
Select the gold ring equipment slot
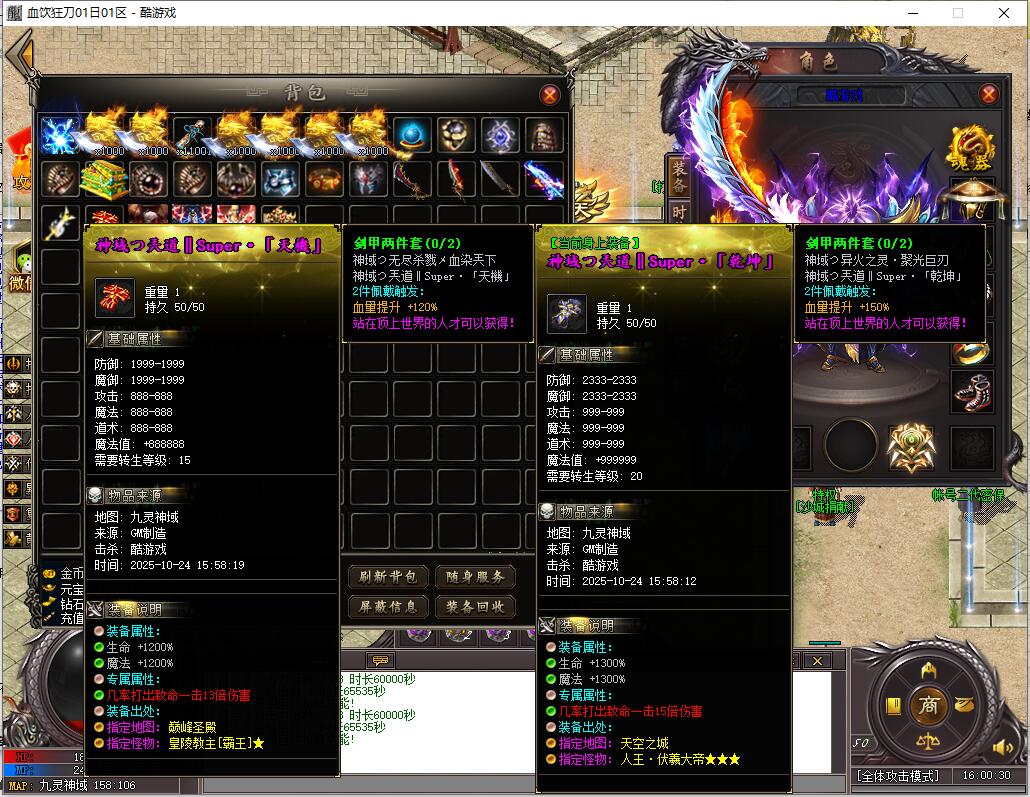click(x=970, y=350)
